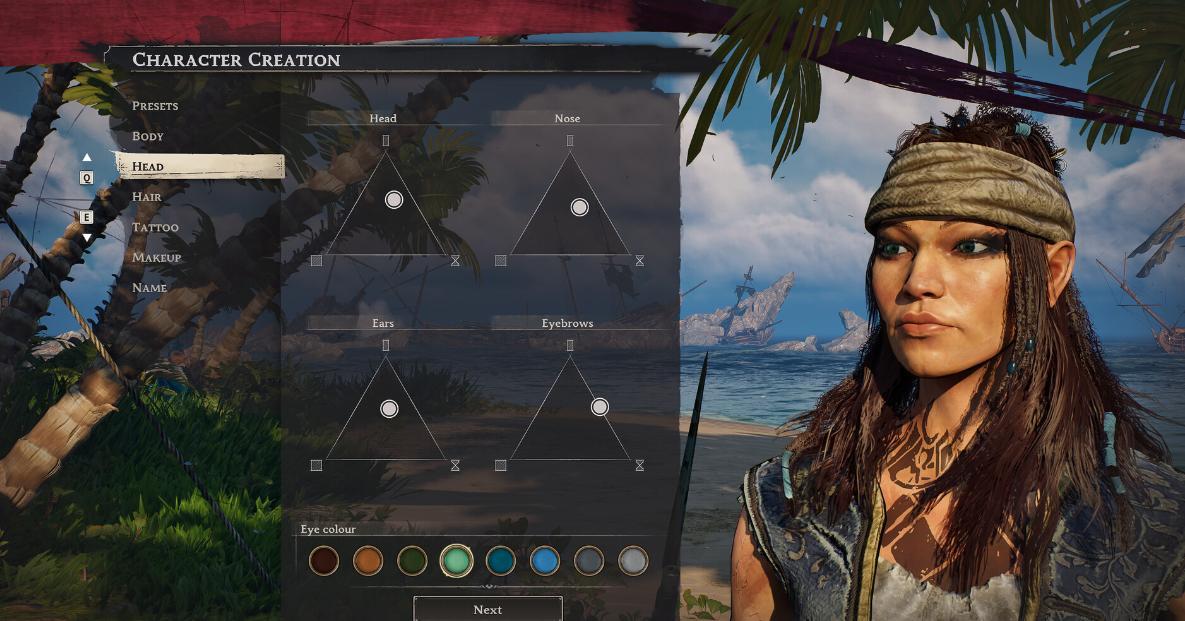Choose the dark grey eye colour
The image size is (1185, 621).
tap(589, 560)
